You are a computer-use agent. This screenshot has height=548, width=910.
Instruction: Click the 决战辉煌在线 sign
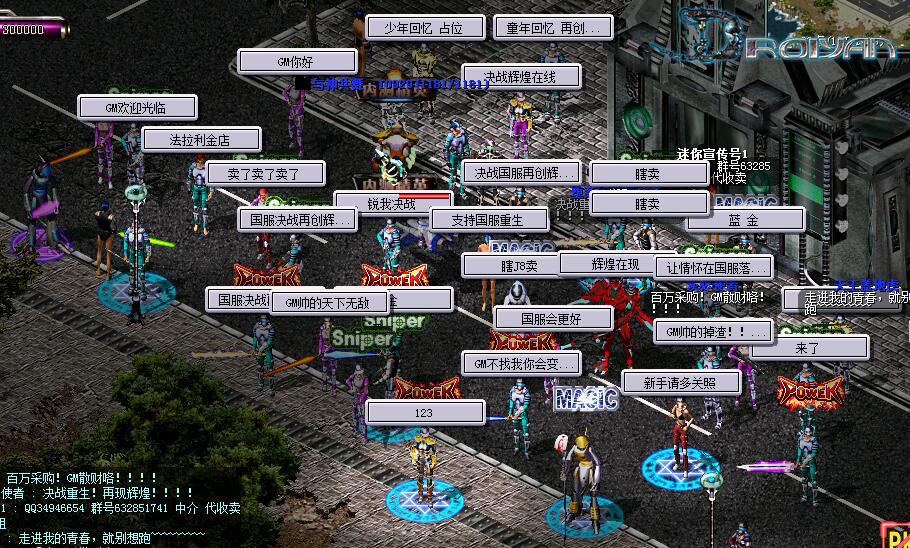tap(521, 76)
